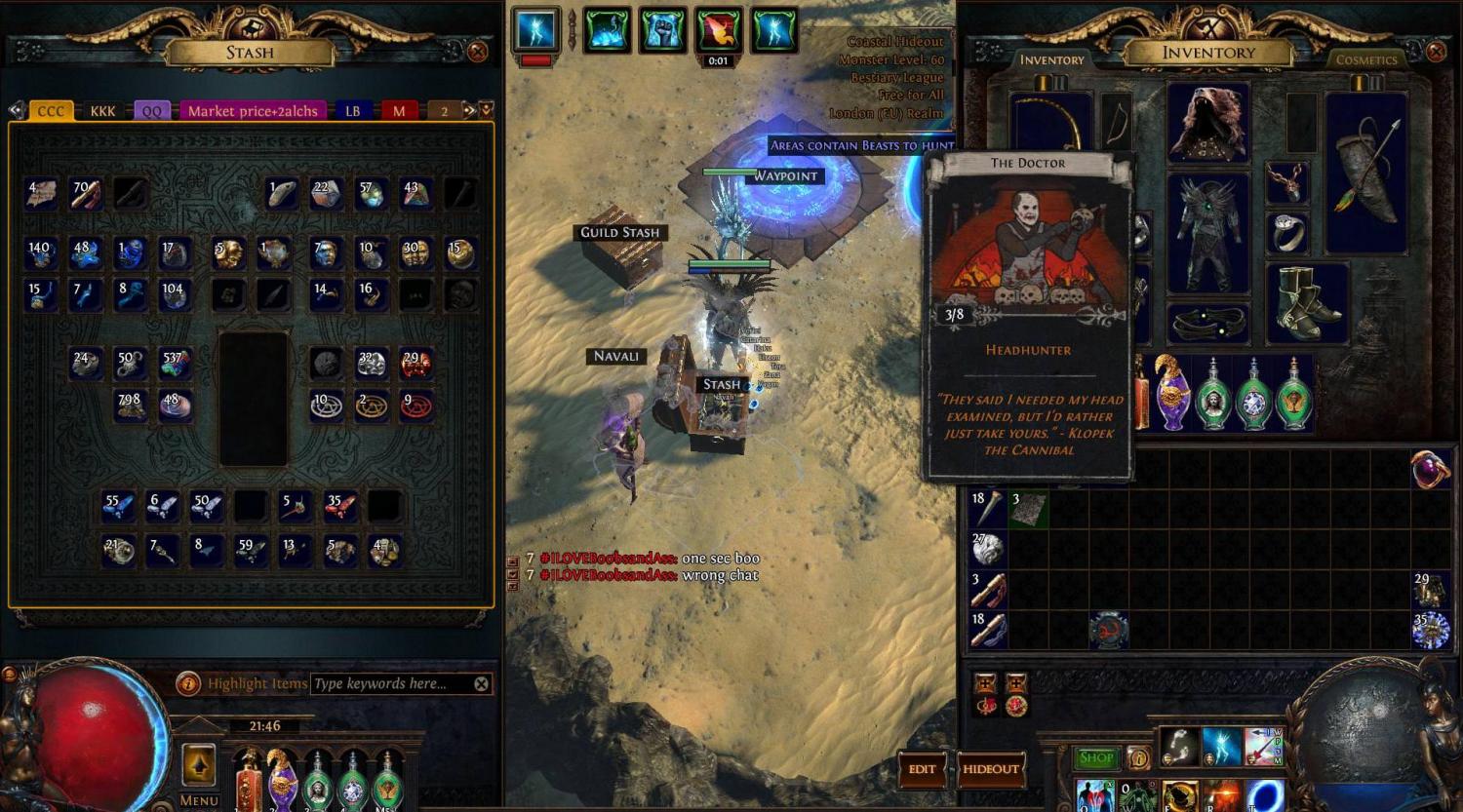Screen dimensions: 1463x812
Task: Click the Highlight Items search field
Action: pos(390,684)
